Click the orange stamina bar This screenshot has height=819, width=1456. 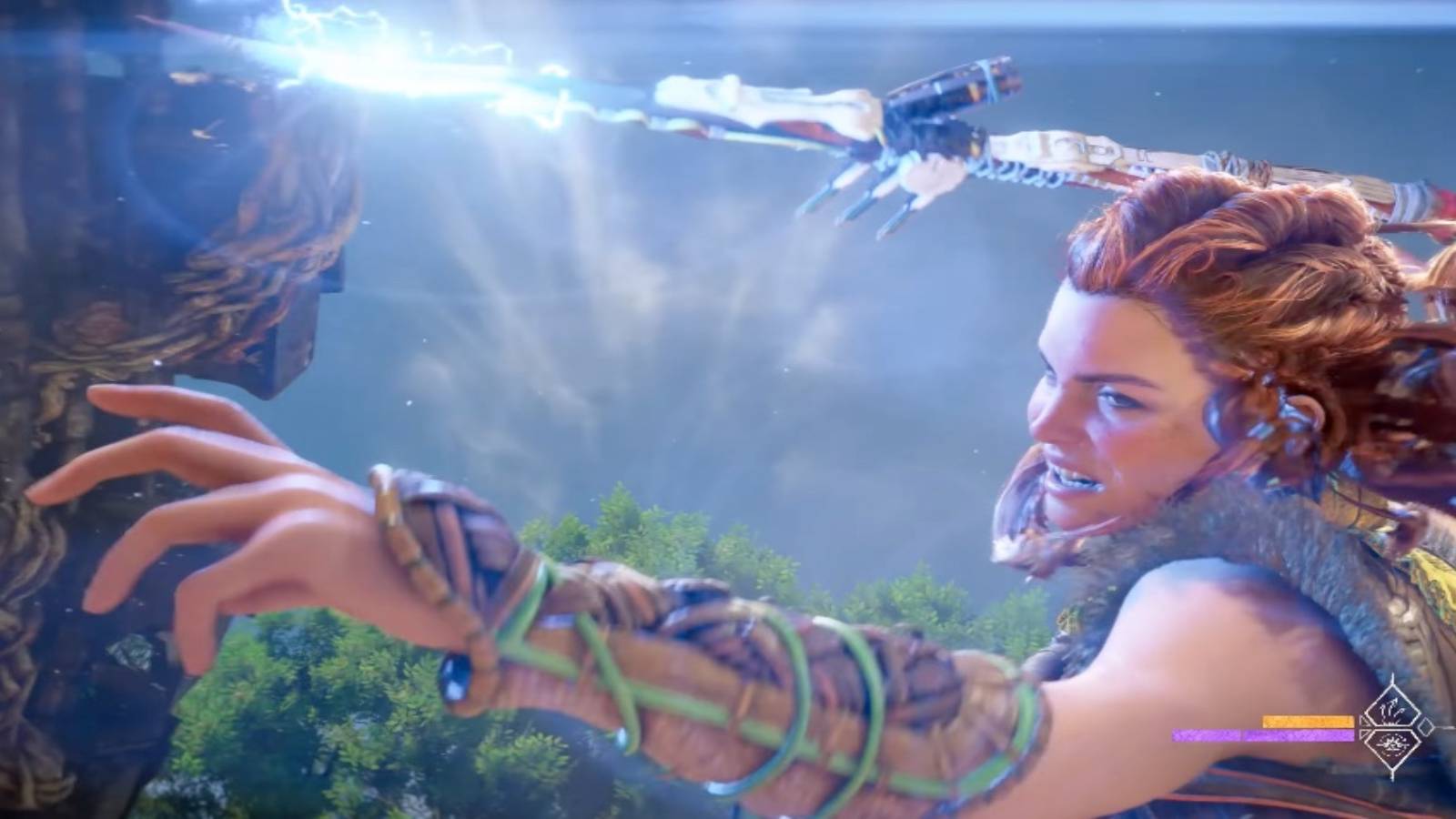pyautogui.click(x=1309, y=722)
